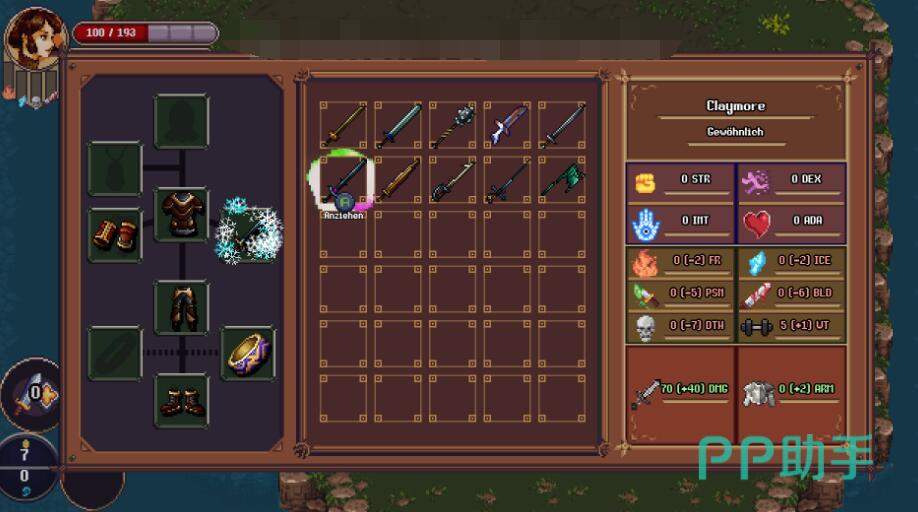Viewport: 918px width, 512px height.
Task: Select the teal-bladed sword with blue hilt
Action: coord(398,125)
